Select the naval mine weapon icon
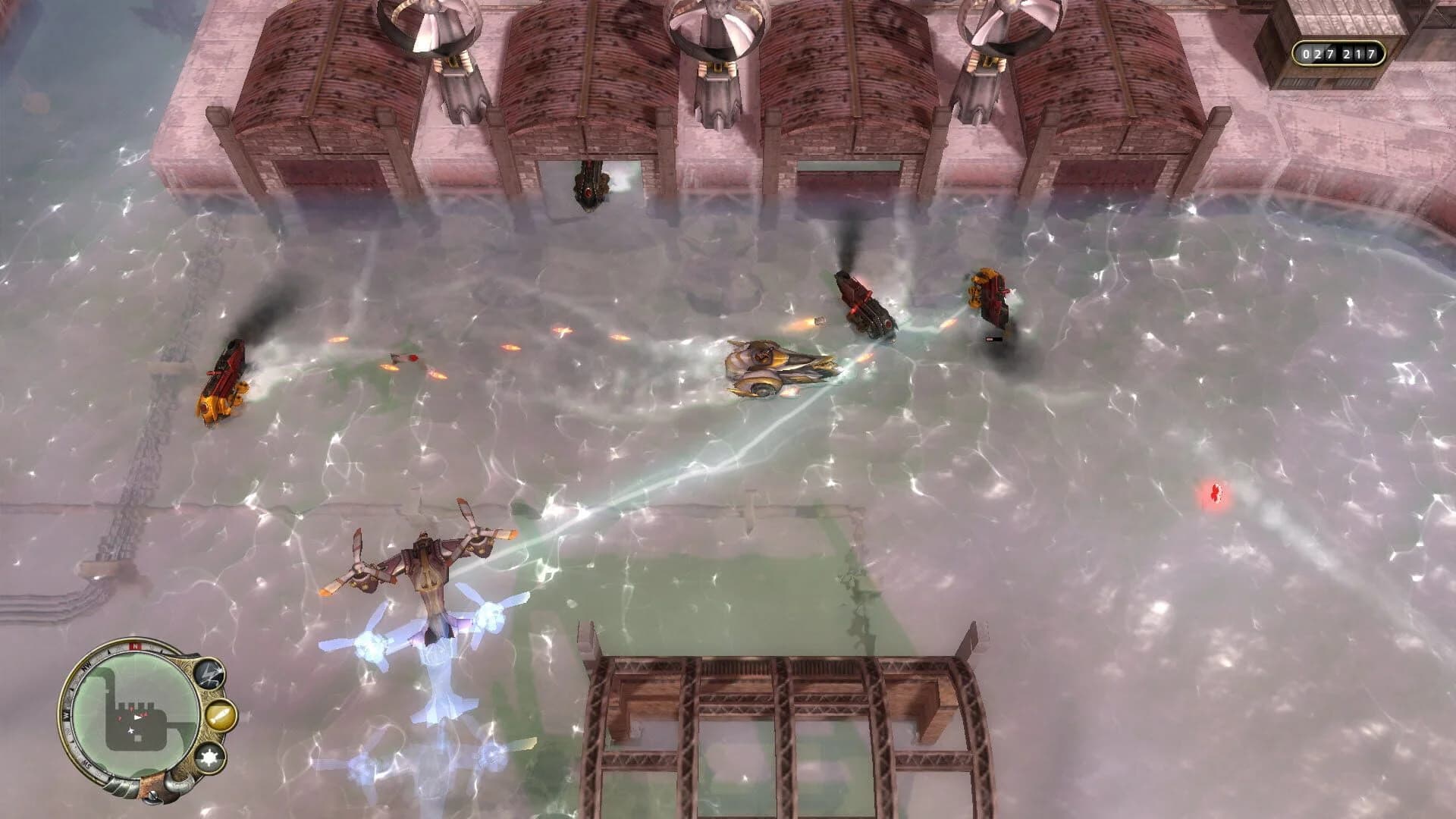 coord(210,757)
